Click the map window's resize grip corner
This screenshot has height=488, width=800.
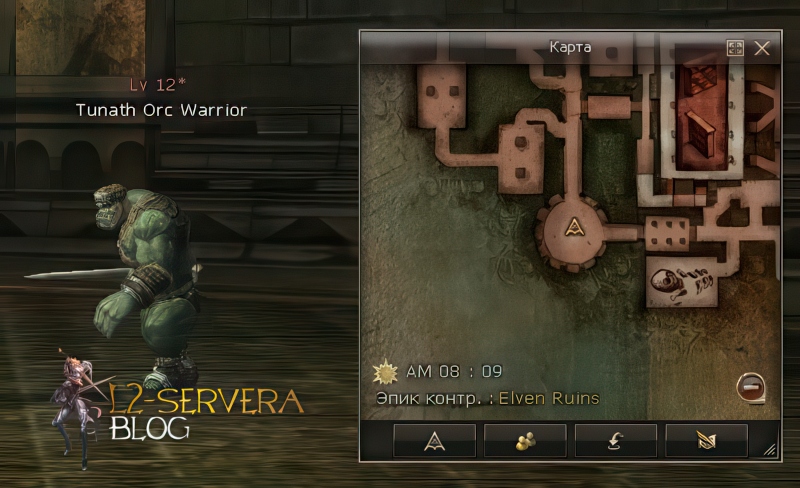tap(770, 451)
